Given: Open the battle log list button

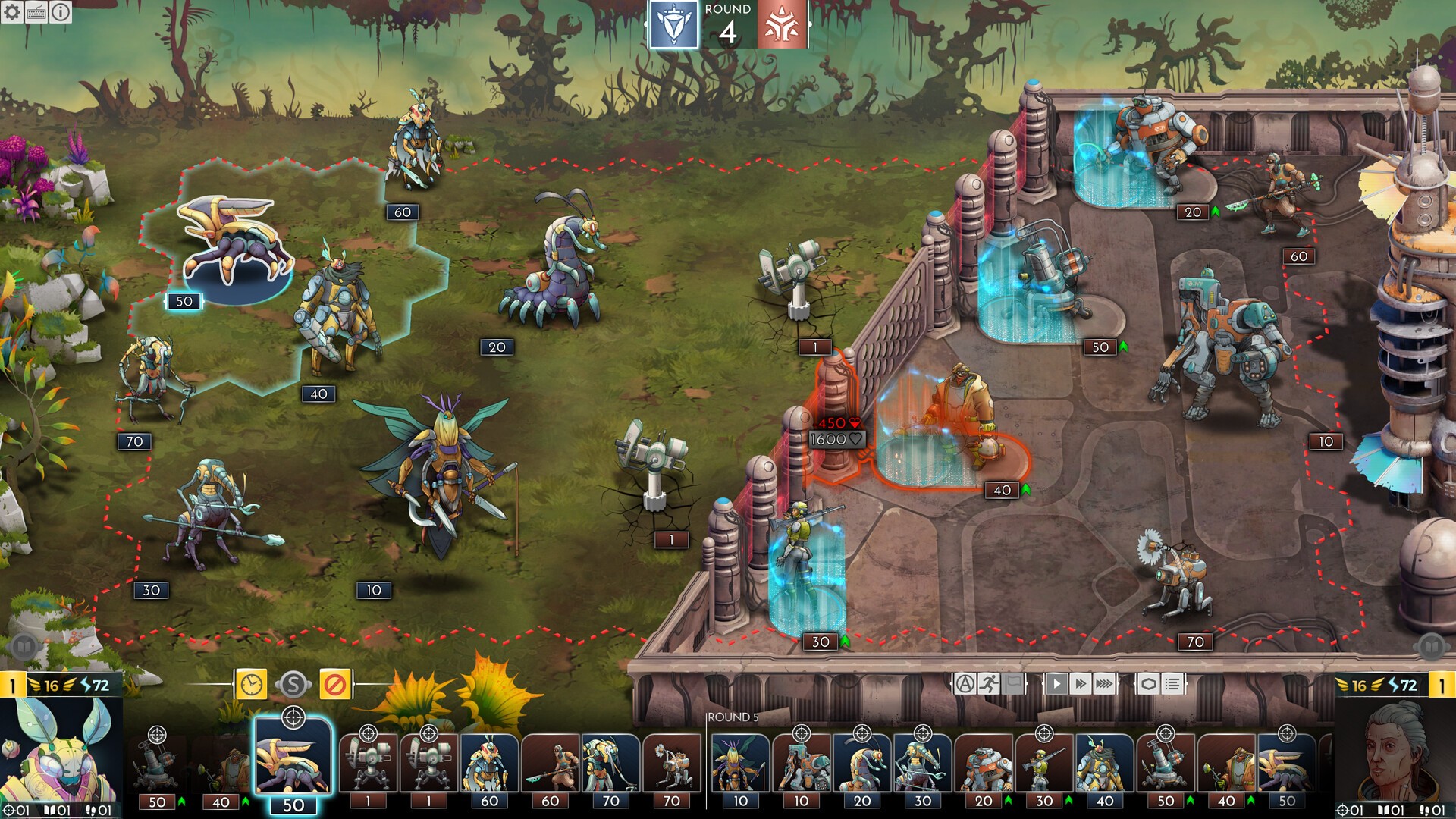Looking at the screenshot, I should [1172, 684].
